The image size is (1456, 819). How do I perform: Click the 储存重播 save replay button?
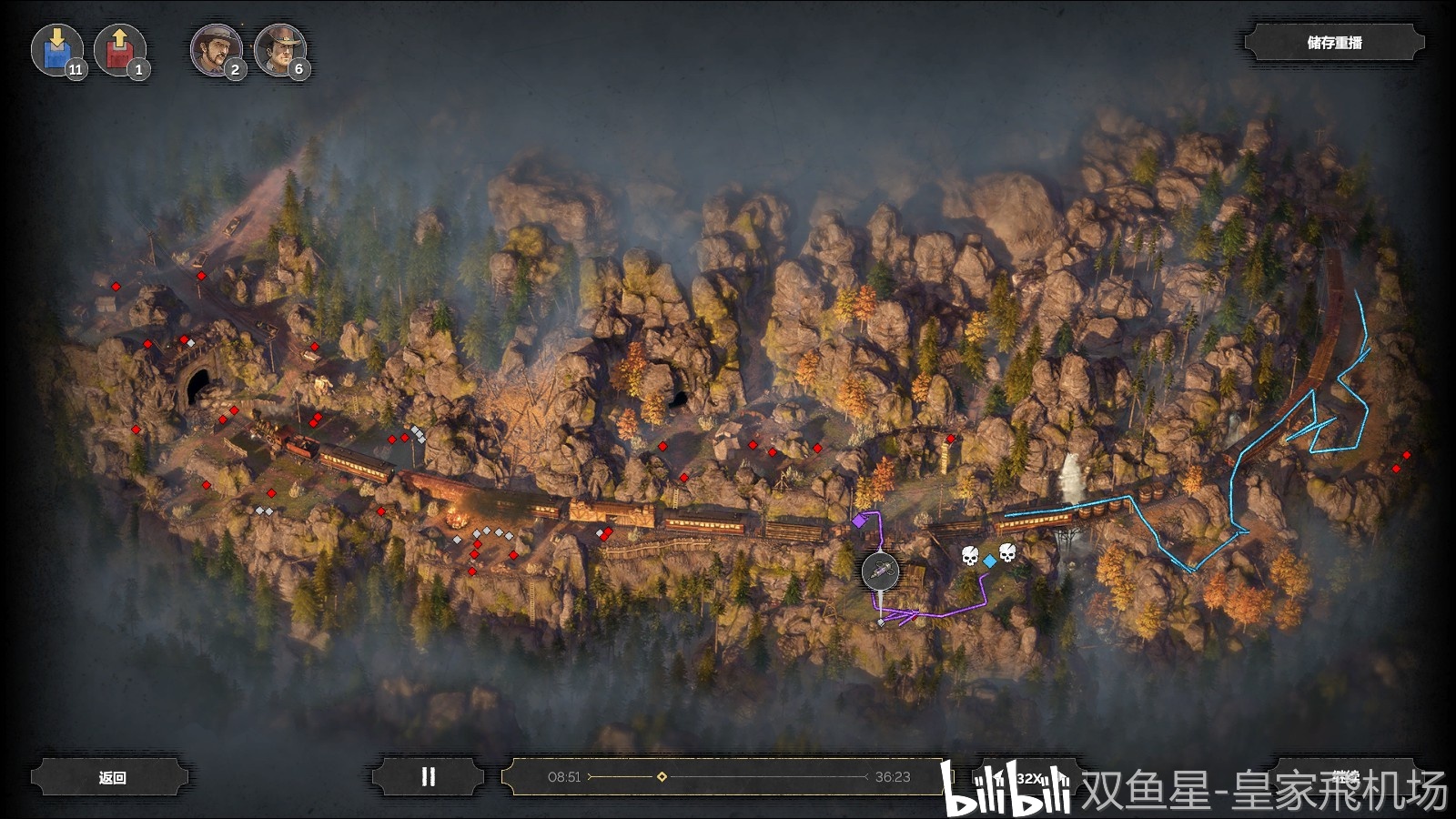(1334, 43)
